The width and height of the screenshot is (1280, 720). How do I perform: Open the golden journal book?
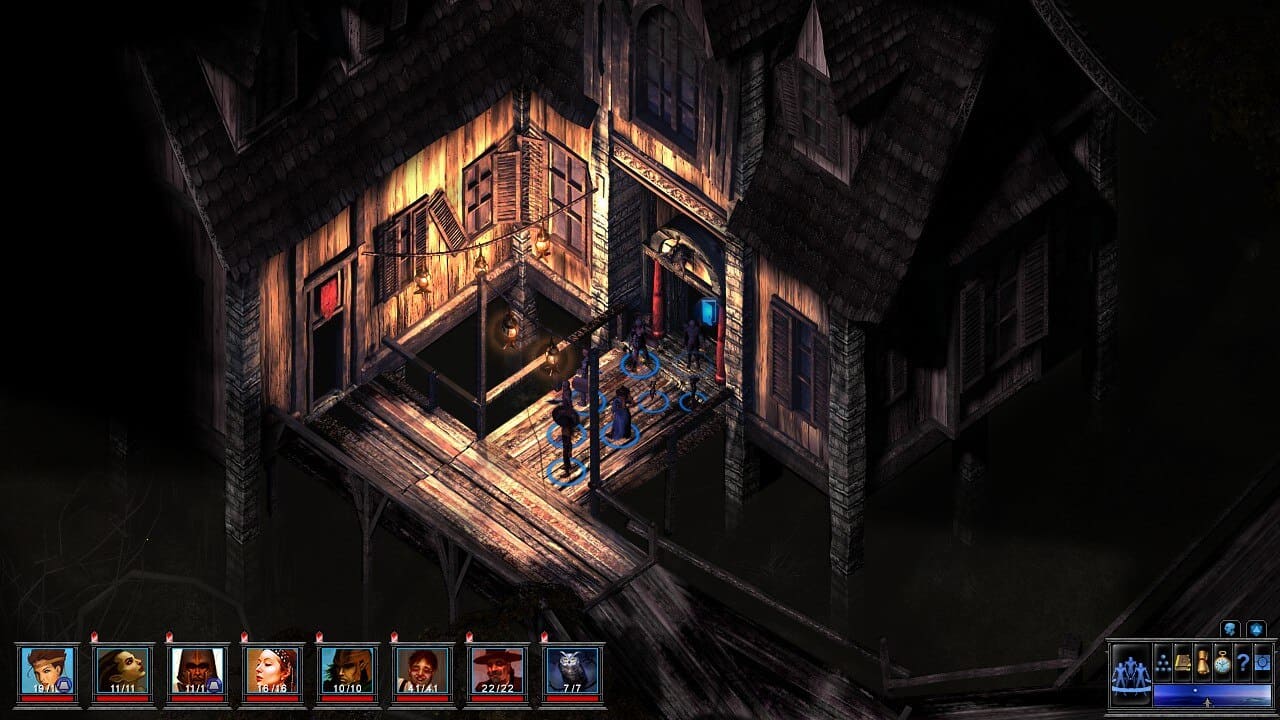[1183, 662]
